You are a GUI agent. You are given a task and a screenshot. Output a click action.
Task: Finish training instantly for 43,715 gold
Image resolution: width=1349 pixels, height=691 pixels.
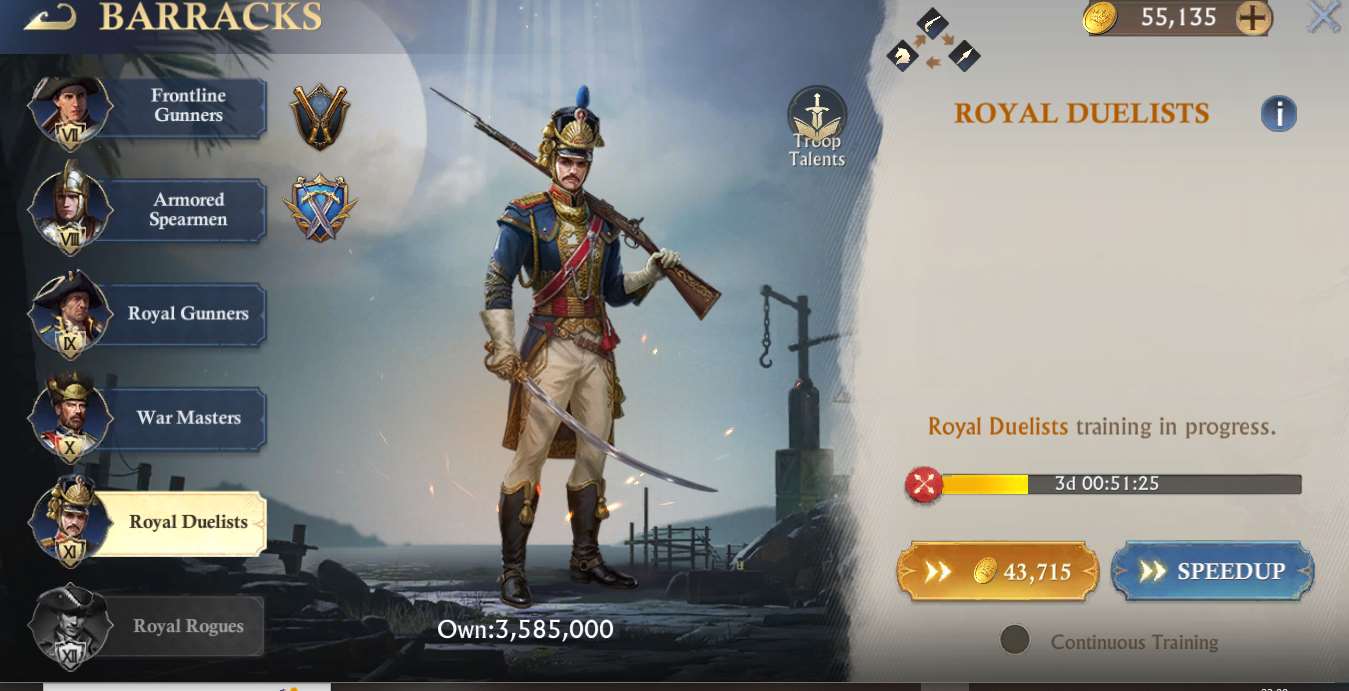(x=997, y=571)
